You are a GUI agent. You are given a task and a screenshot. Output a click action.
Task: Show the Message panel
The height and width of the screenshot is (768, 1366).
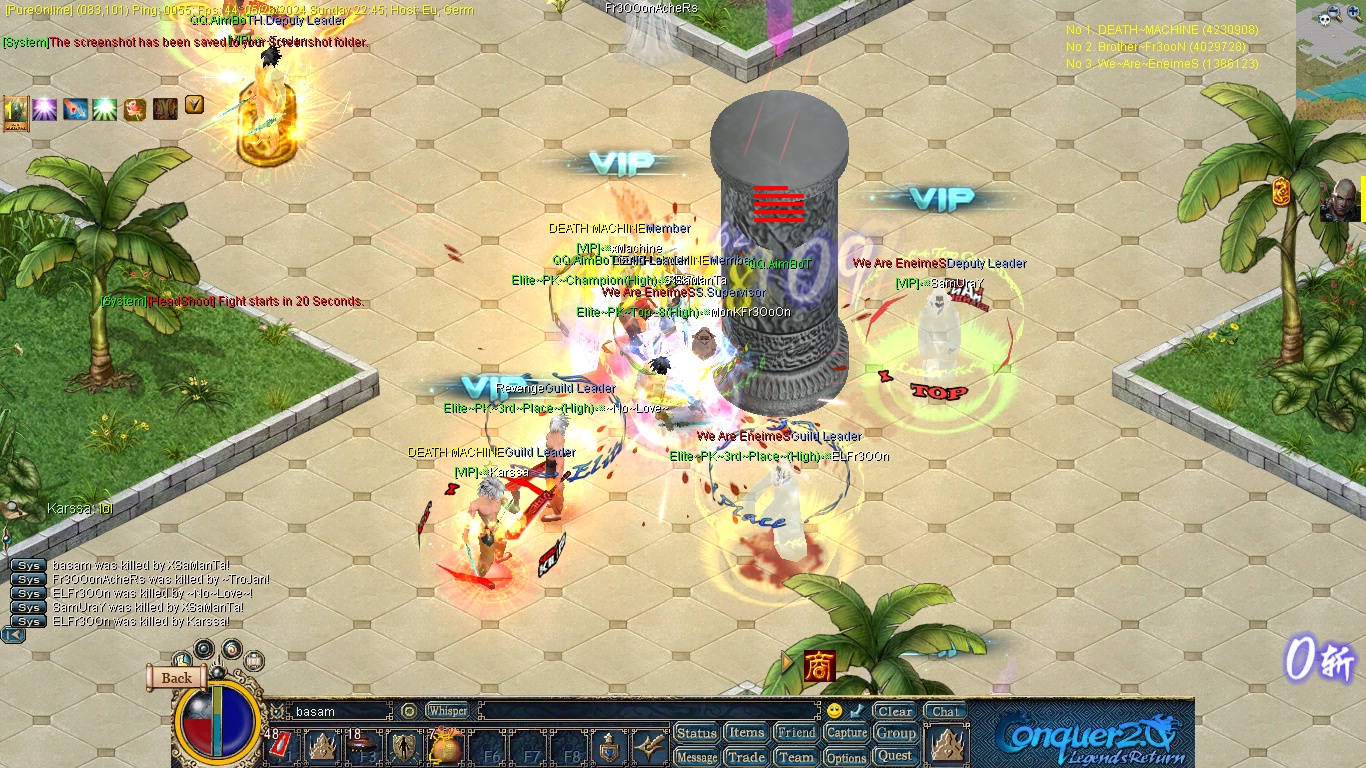click(696, 757)
